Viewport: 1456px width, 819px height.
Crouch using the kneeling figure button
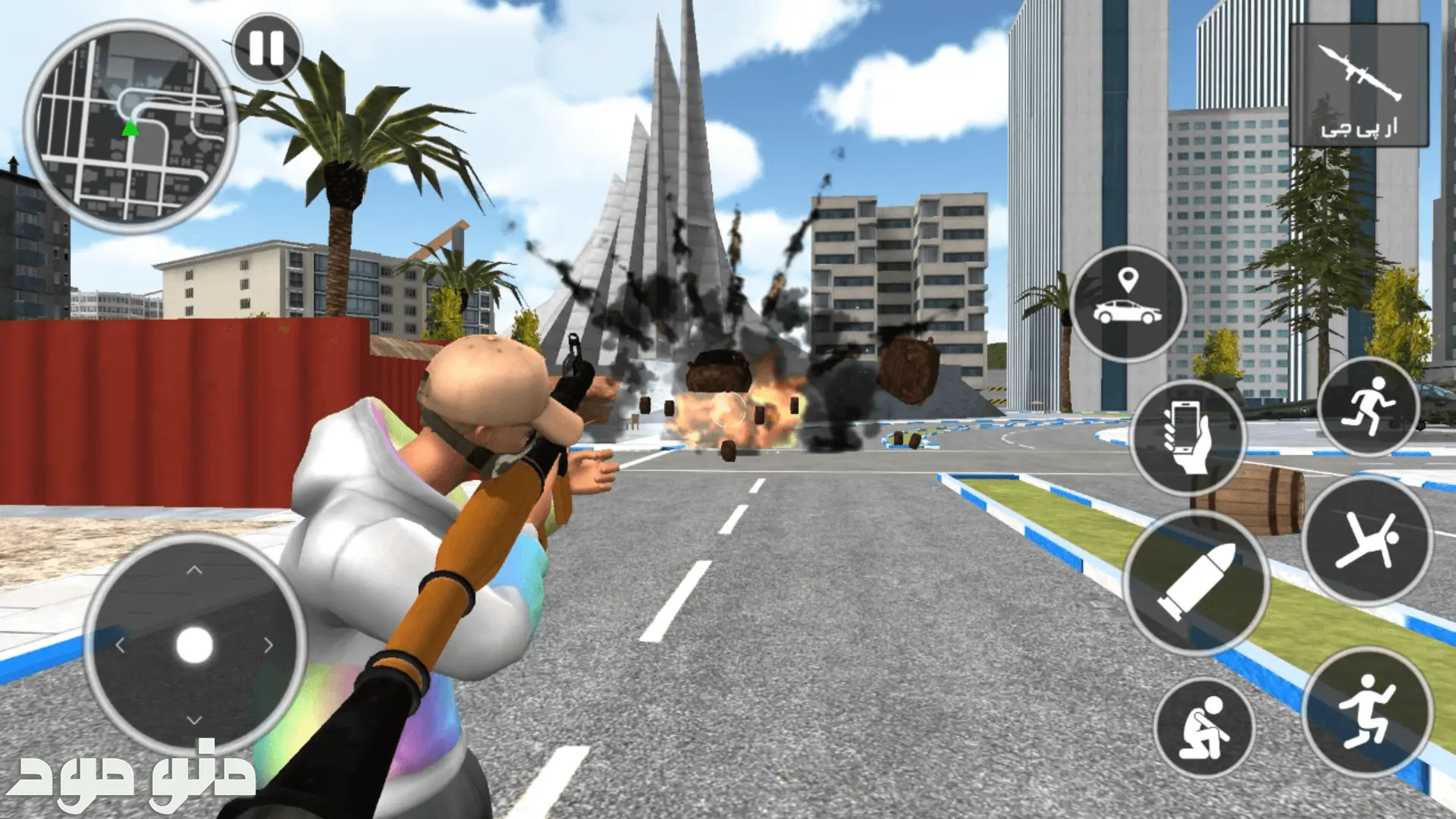[x=1204, y=726]
